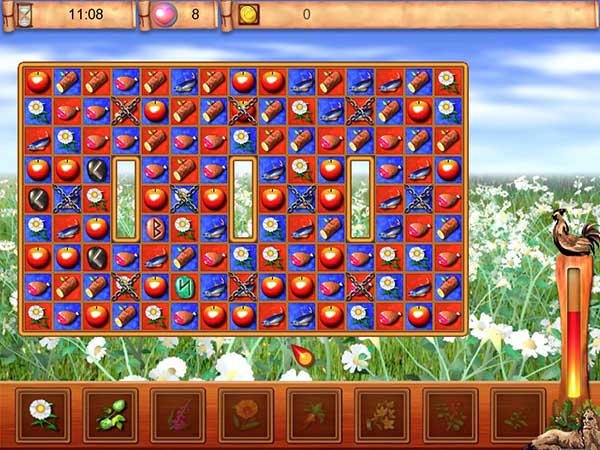Click the white daisy slot in the bottom bar
Image resolution: width=600 pixels, height=450 pixels.
pos(42,414)
